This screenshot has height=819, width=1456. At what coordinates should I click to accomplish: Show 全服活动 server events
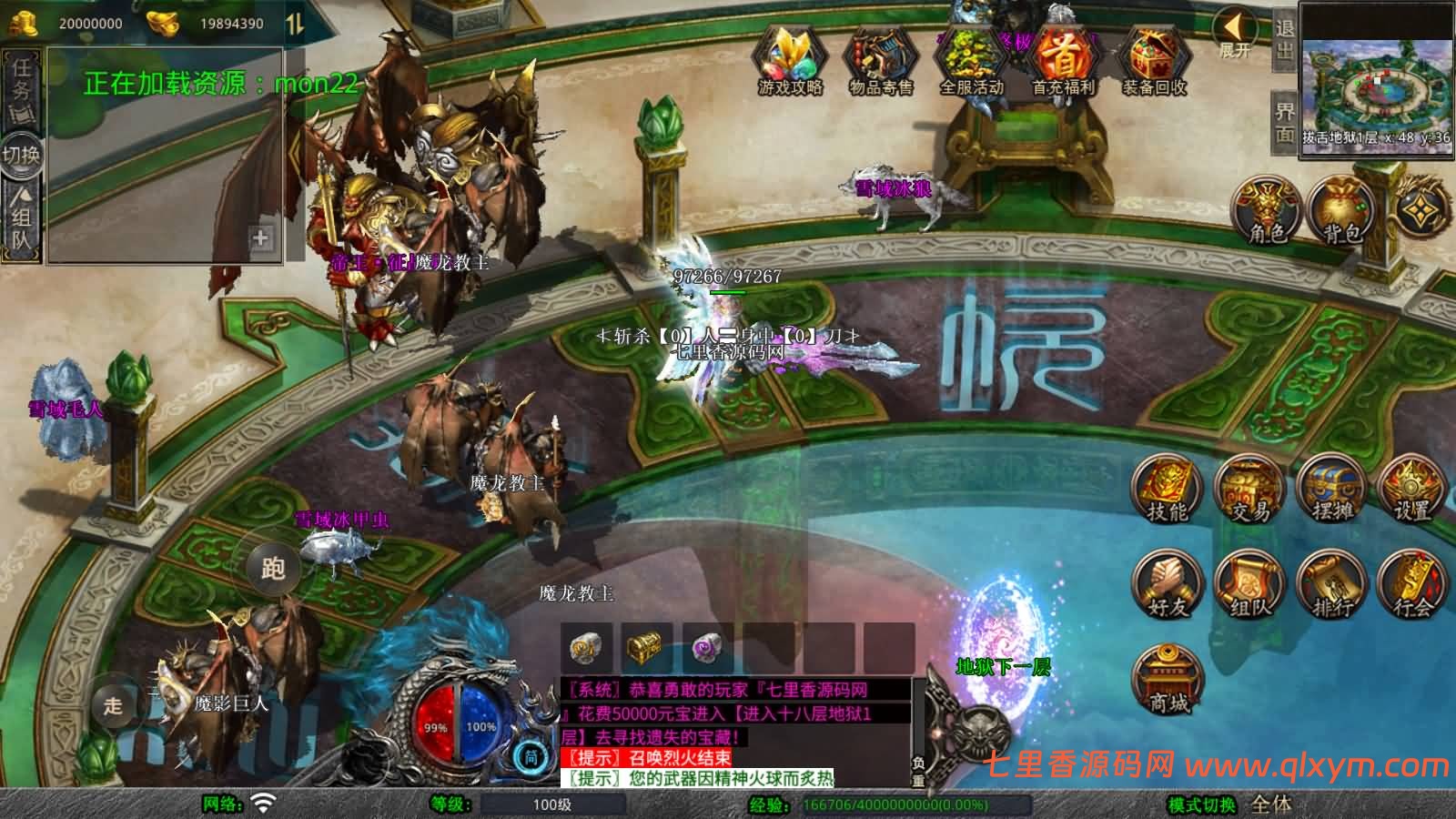[971, 60]
